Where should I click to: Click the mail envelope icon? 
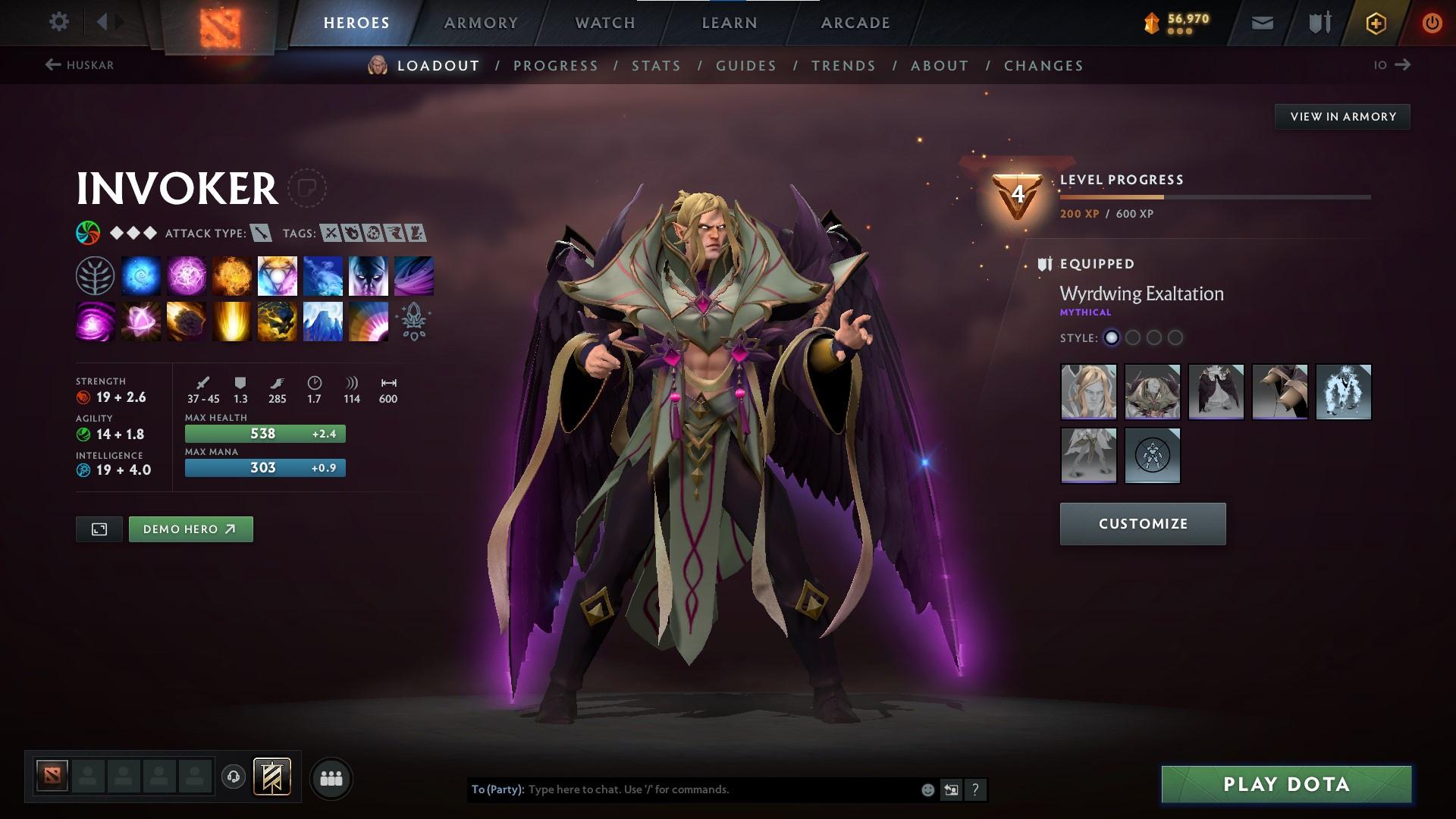coord(1262,22)
